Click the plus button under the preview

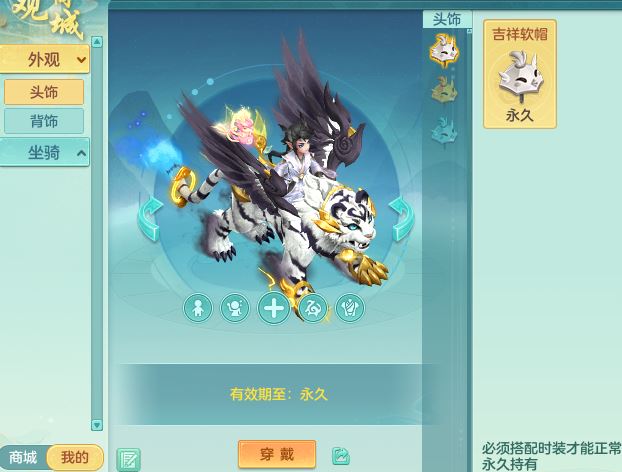[273, 308]
